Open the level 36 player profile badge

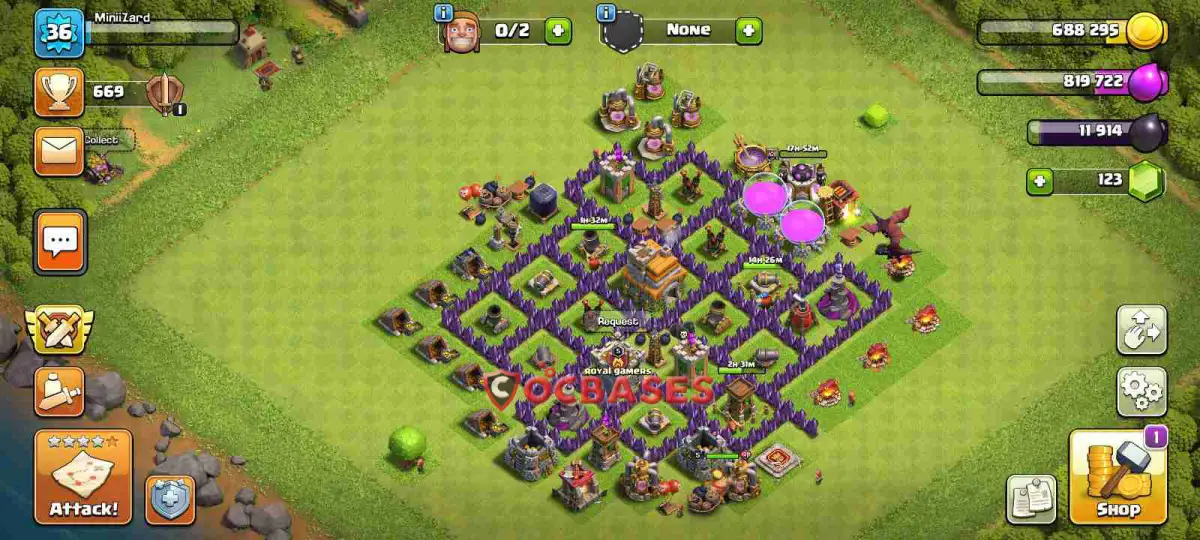(59, 33)
